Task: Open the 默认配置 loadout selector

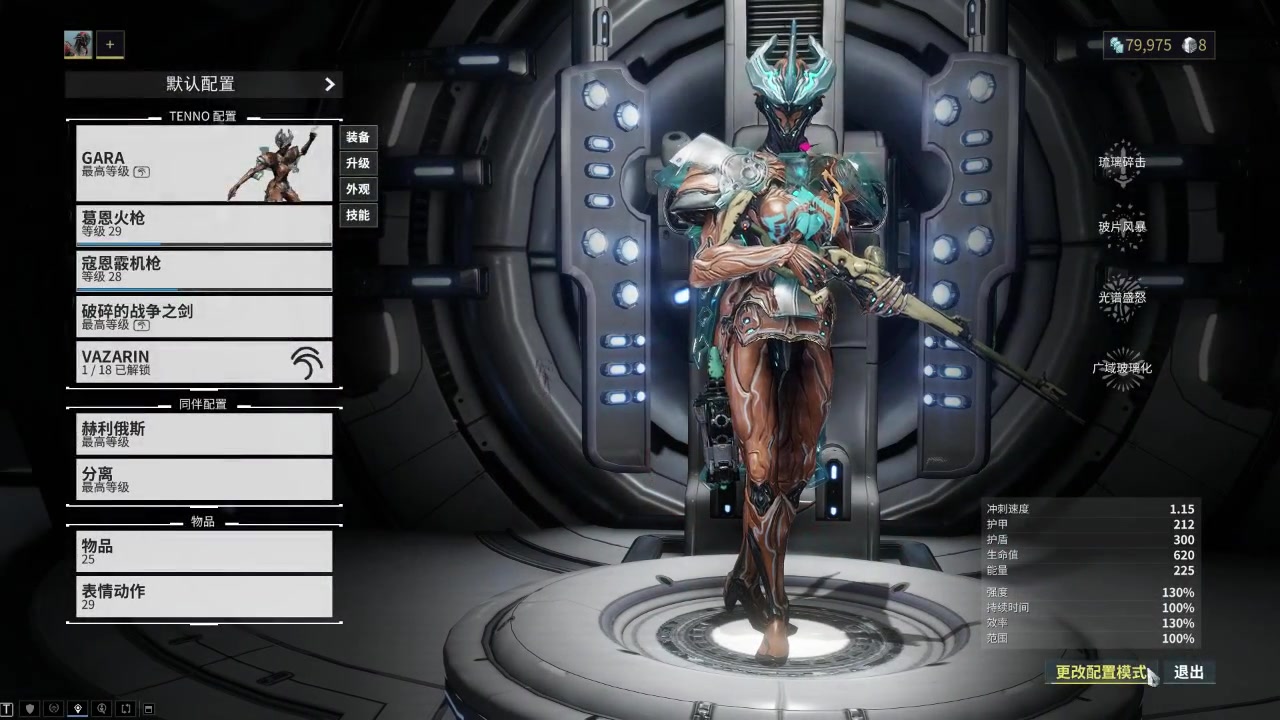Action: coord(203,84)
